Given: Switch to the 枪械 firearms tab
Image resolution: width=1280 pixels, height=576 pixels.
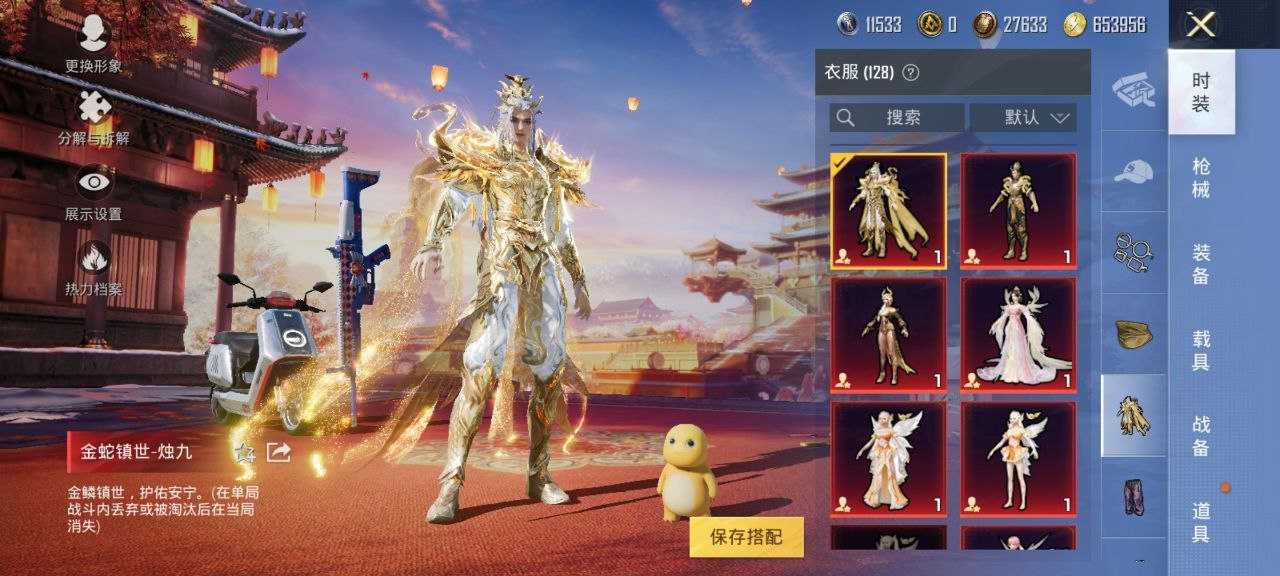Looking at the screenshot, I should (1201, 177).
